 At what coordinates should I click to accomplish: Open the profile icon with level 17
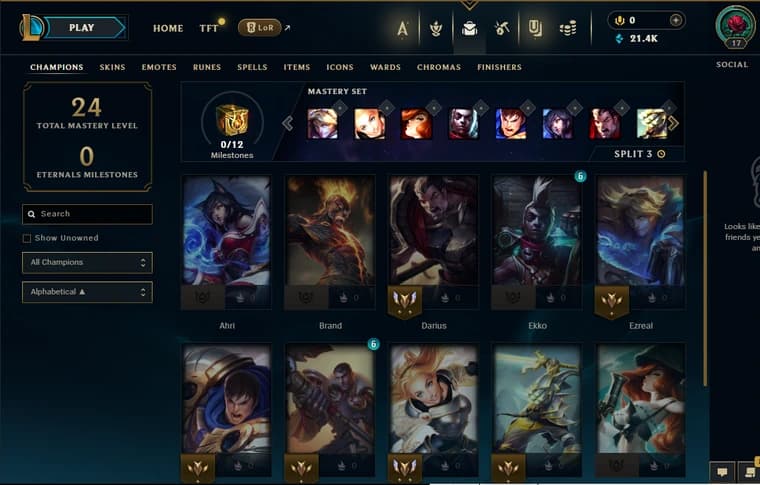[x=735, y=26]
